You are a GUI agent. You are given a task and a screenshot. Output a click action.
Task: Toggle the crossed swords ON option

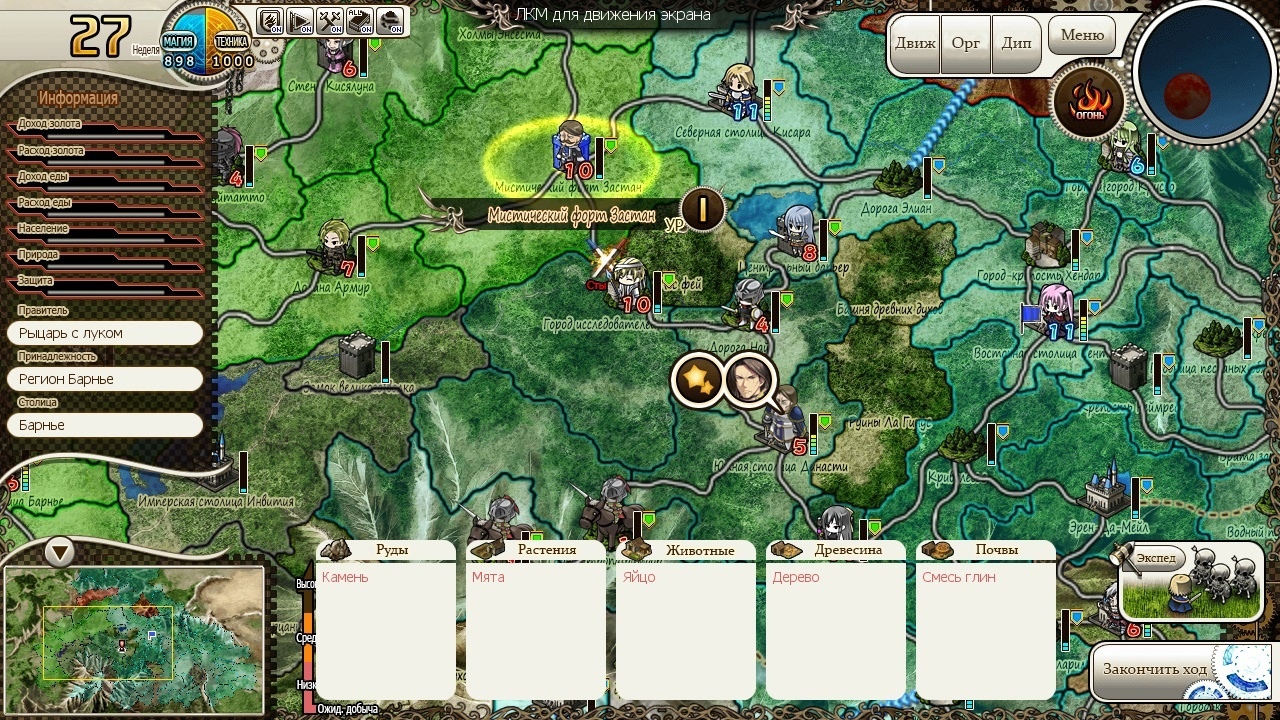[x=330, y=20]
